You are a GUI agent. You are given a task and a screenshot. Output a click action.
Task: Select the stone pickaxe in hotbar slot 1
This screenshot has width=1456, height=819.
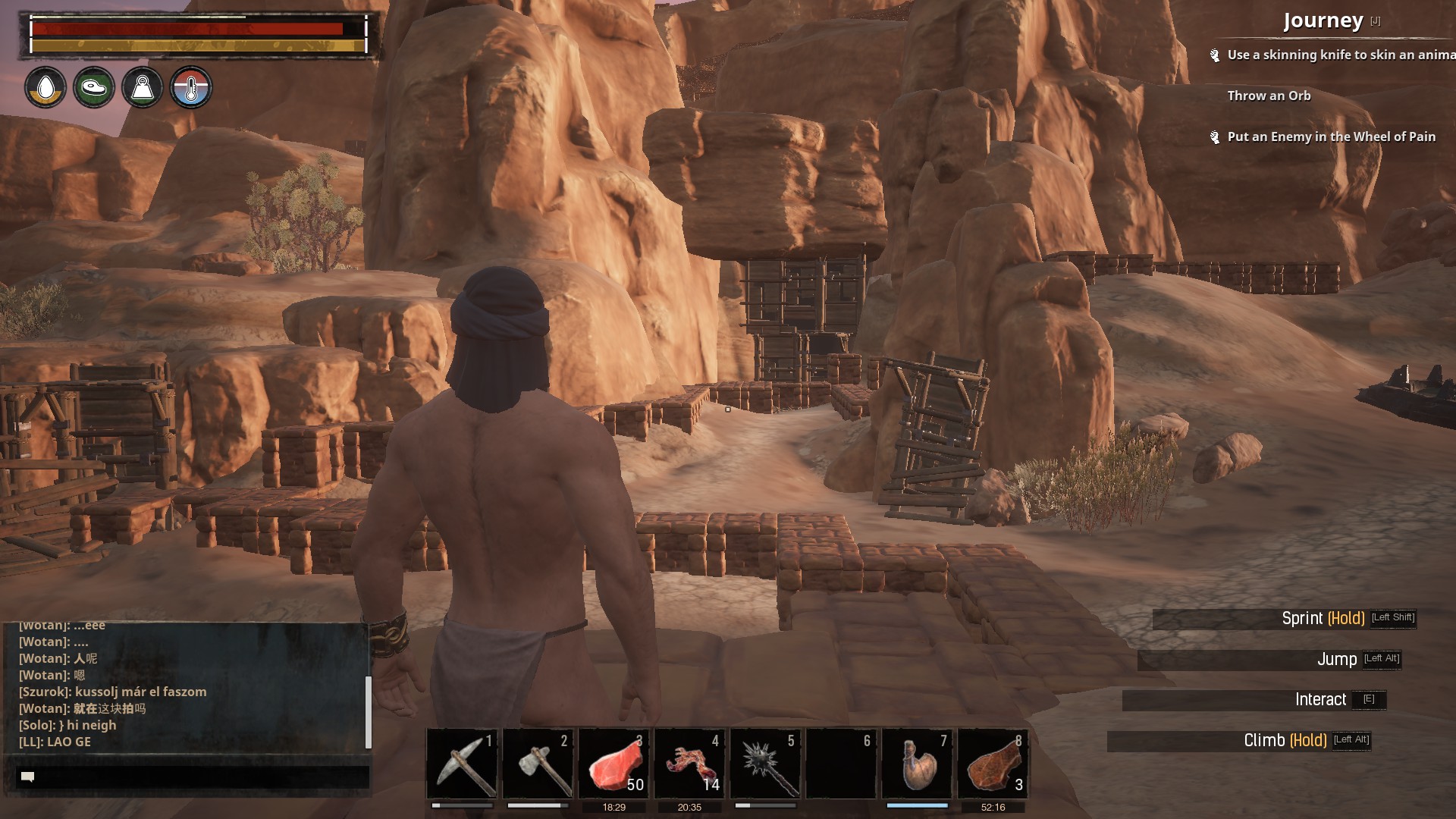tap(463, 764)
